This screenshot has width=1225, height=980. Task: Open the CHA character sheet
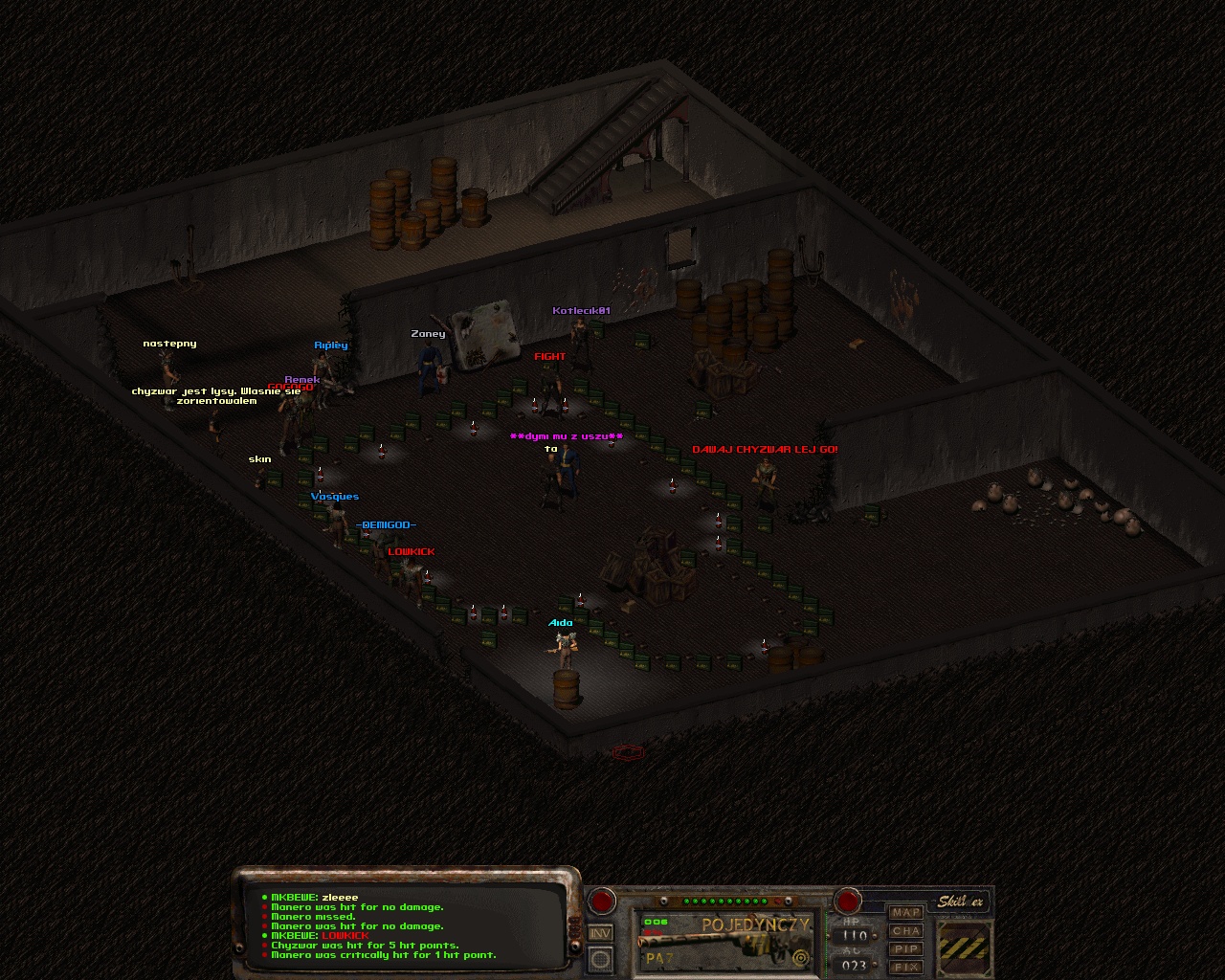coord(905,931)
